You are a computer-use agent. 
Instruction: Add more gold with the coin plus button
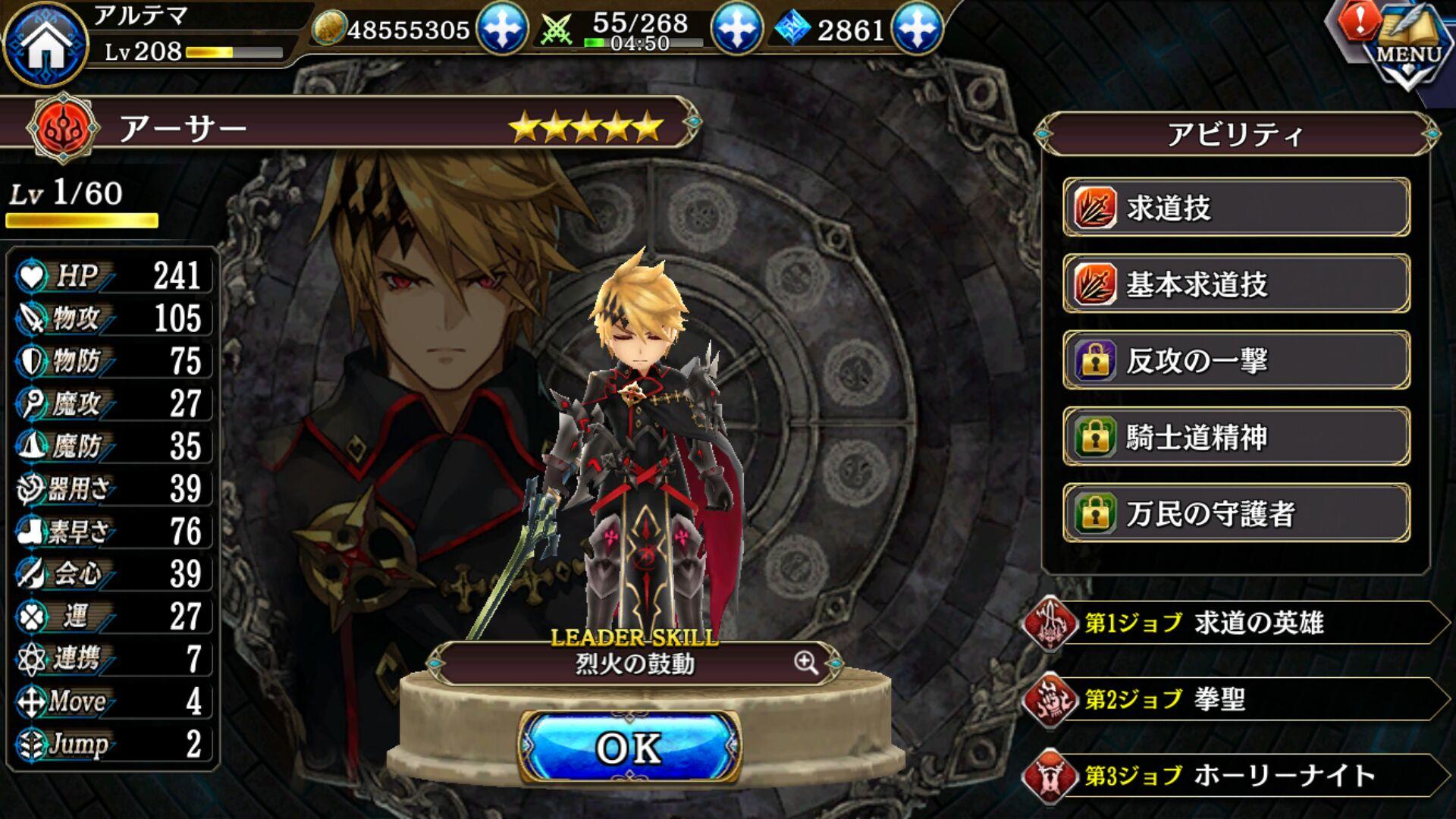tap(501, 28)
